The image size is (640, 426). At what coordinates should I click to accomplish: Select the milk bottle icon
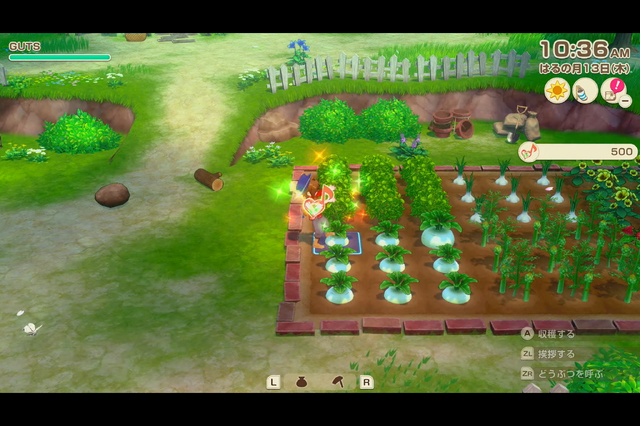tap(585, 90)
